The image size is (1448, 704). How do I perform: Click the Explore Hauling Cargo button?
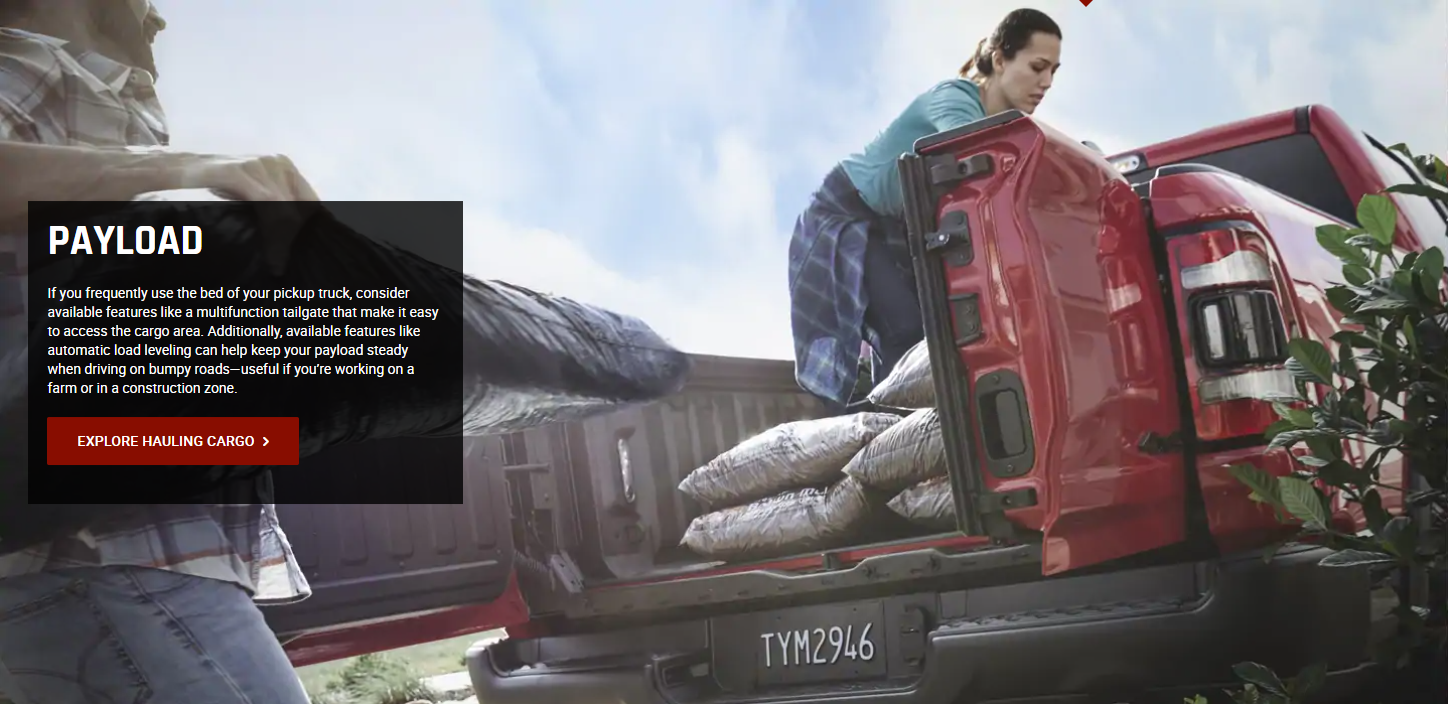coord(173,441)
